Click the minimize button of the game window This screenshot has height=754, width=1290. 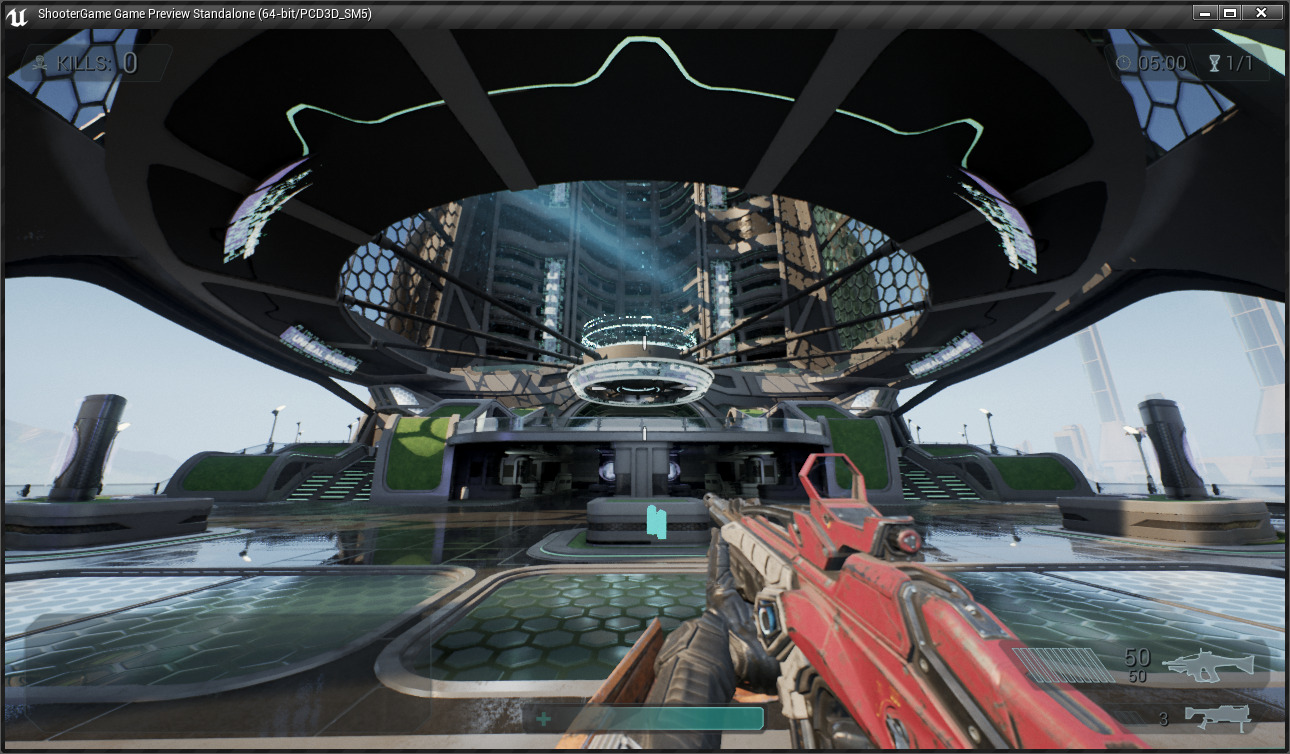pos(1204,12)
